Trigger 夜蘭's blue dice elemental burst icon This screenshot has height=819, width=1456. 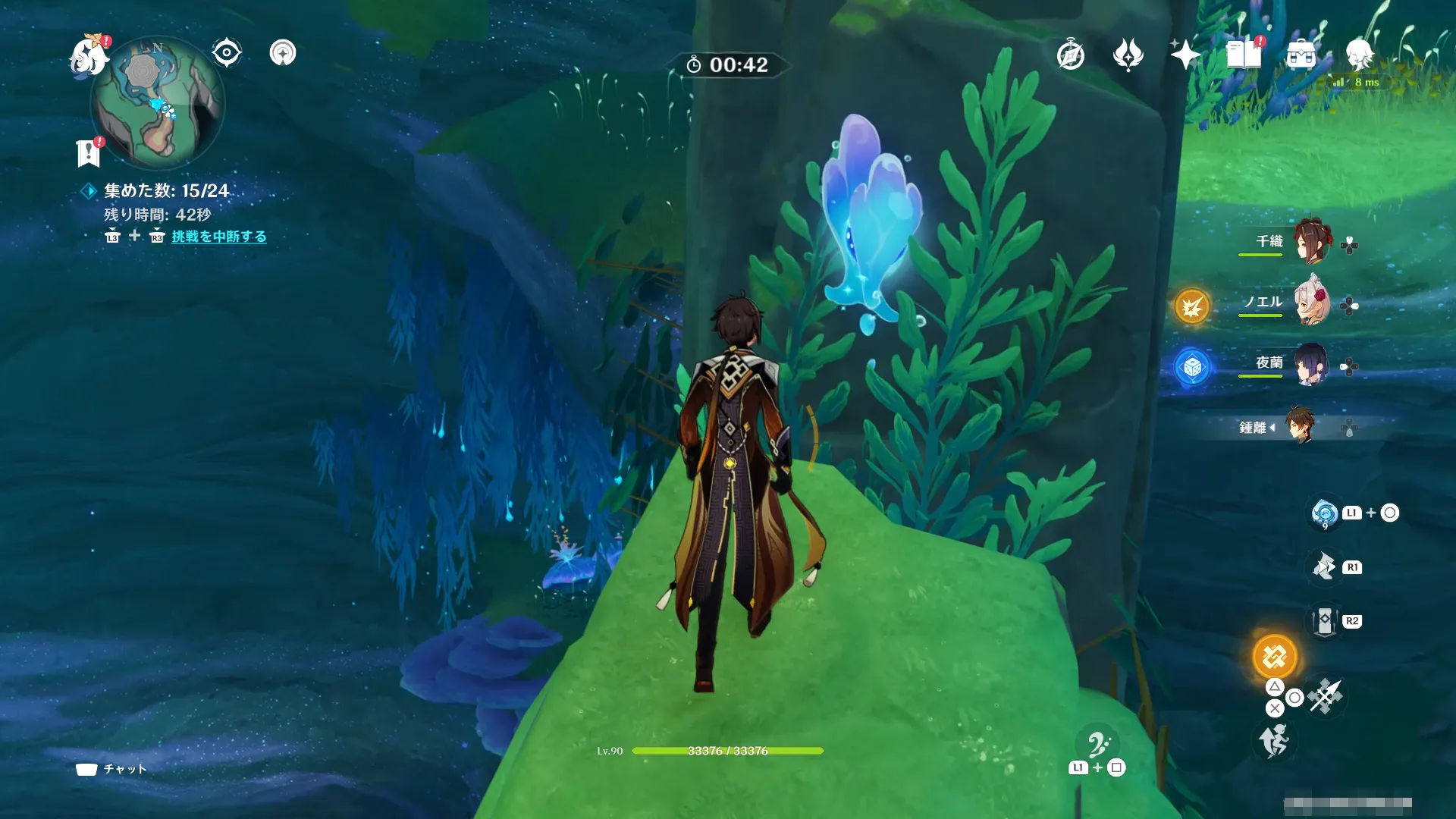1191,368
